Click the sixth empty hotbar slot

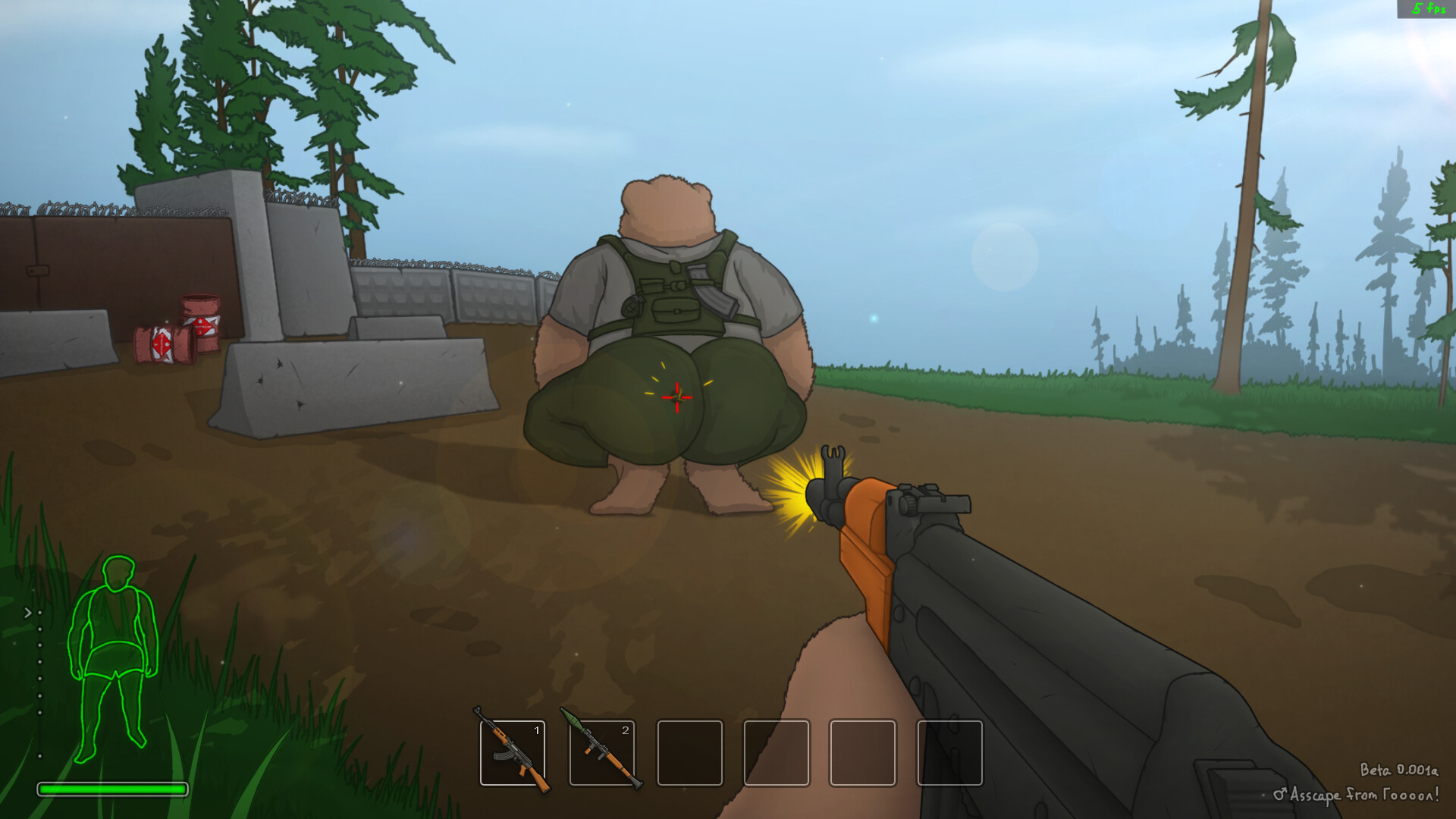(x=950, y=755)
